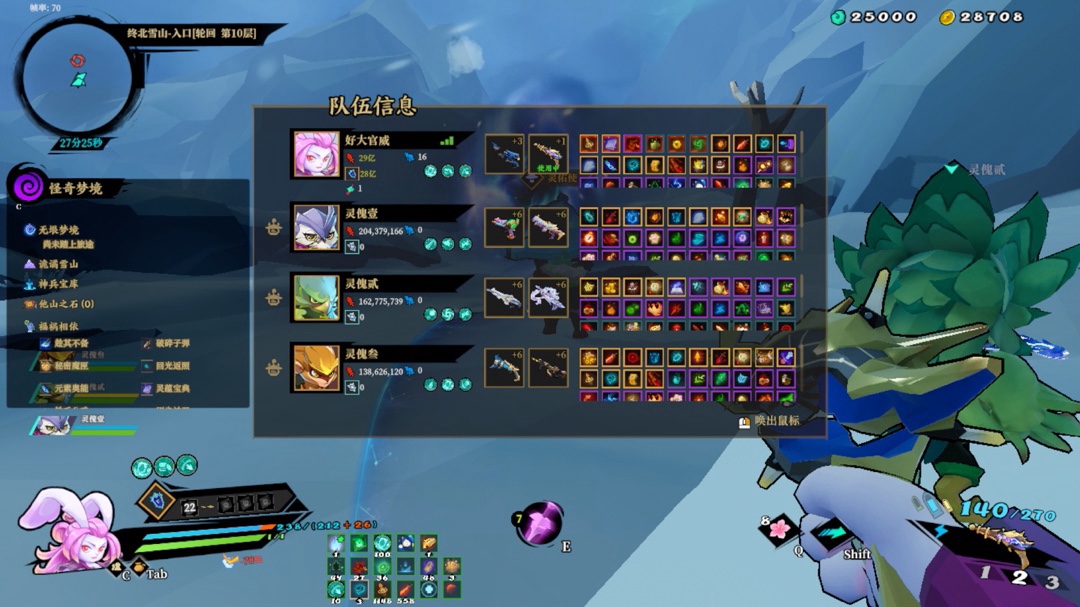Screen dimensions: 1080x607
Task: Open the 怪奇梦境 purple spiral panel
Action: point(28,187)
